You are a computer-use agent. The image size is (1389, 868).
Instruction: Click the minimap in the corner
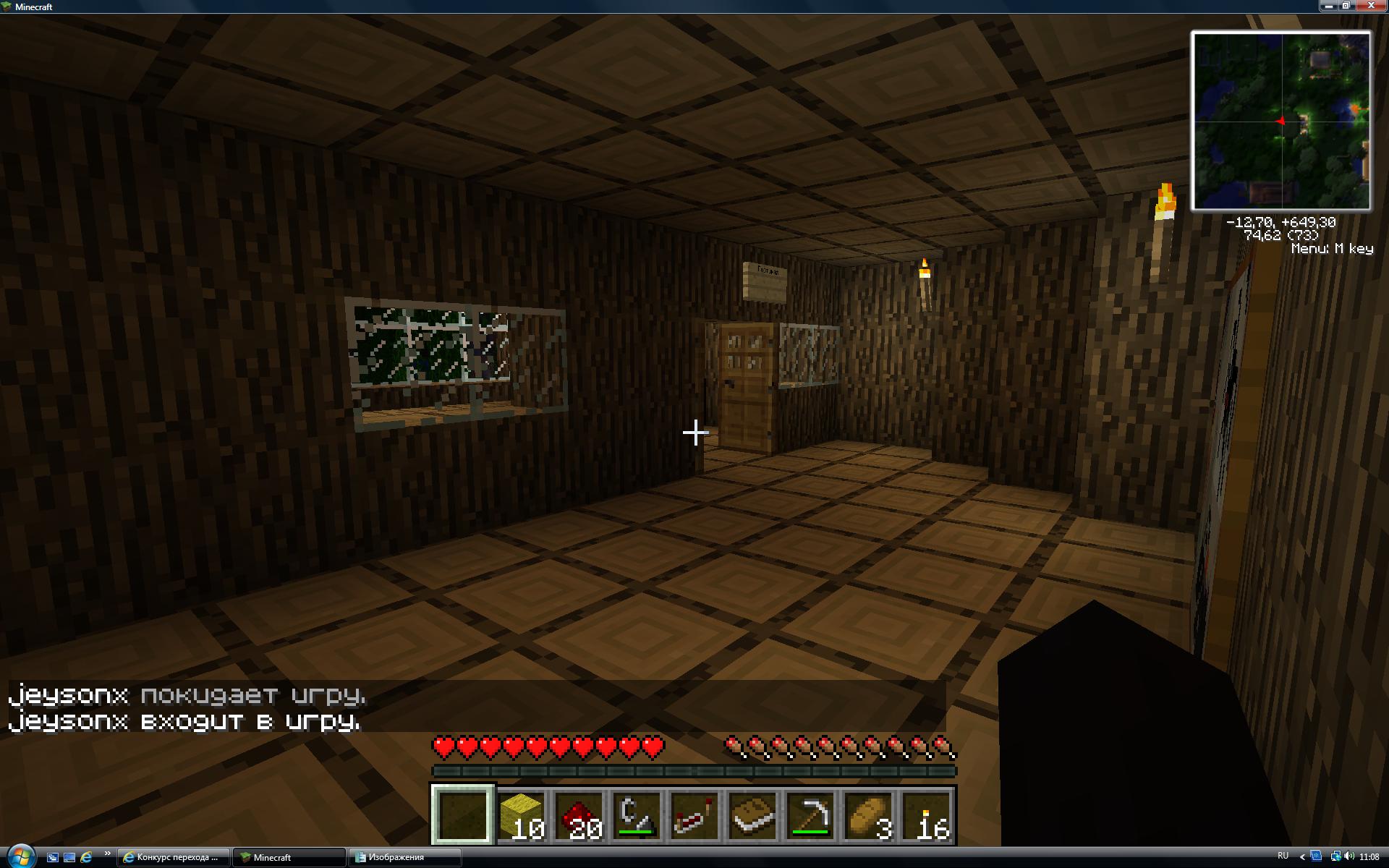[x=1280, y=121]
